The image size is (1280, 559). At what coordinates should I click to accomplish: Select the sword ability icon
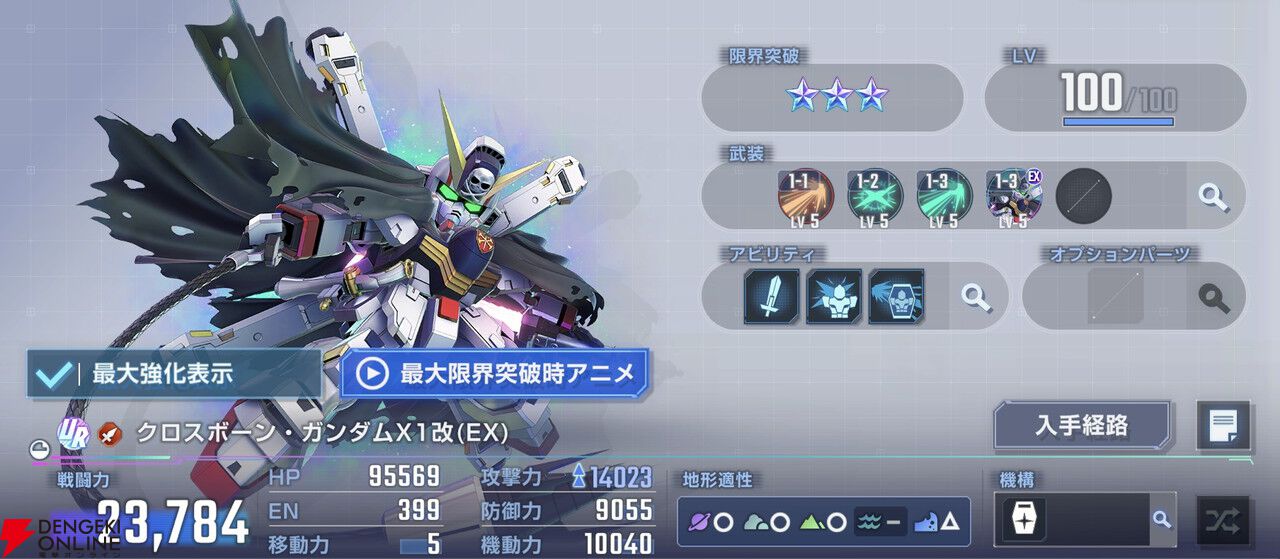coord(771,296)
